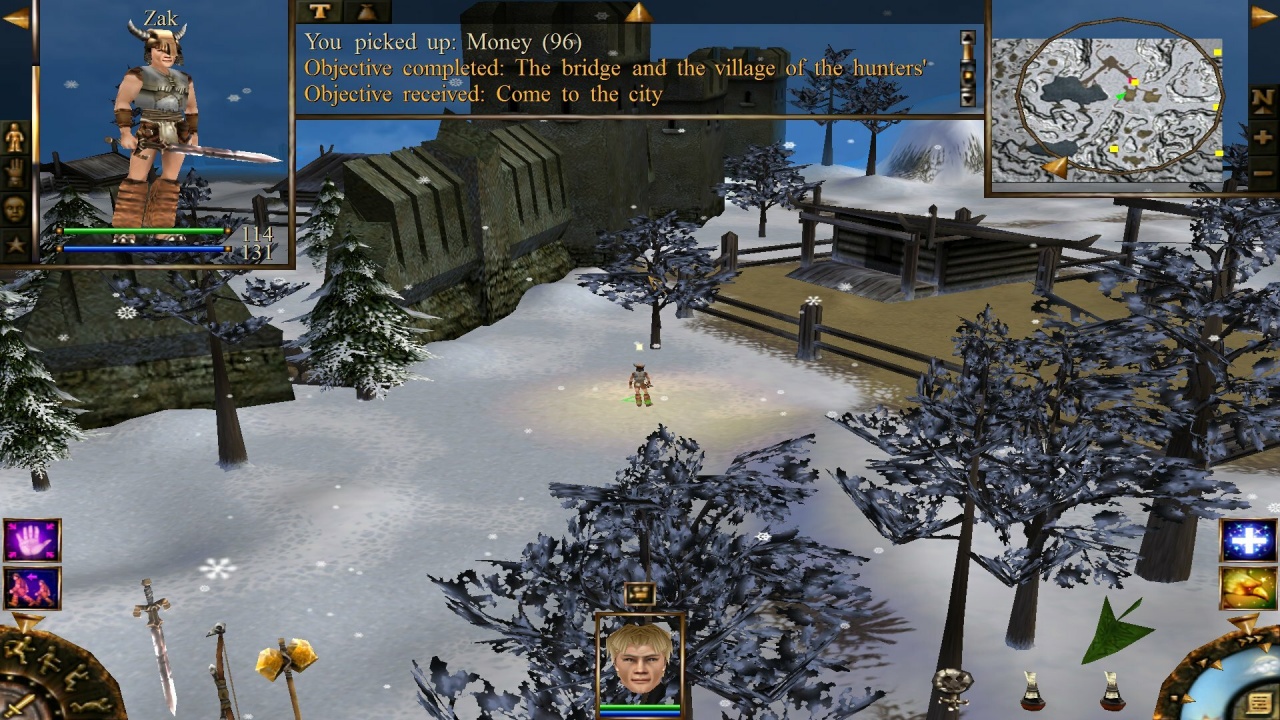Screen dimensions: 1280x720
Task: Collapse the character panel with the left gold arrow
Action: (15, 18)
